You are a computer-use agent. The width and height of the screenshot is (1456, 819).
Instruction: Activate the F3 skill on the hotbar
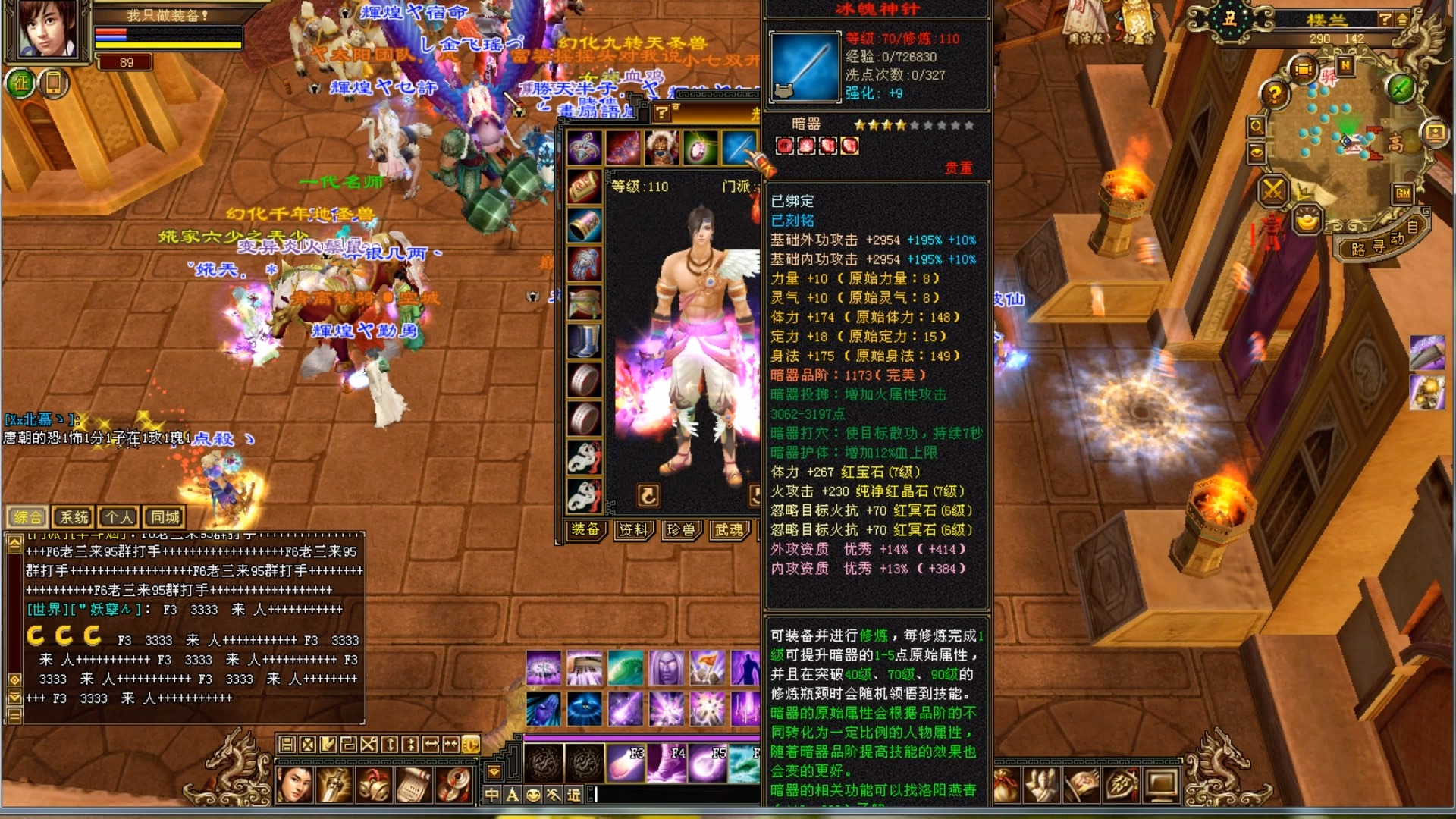626,763
